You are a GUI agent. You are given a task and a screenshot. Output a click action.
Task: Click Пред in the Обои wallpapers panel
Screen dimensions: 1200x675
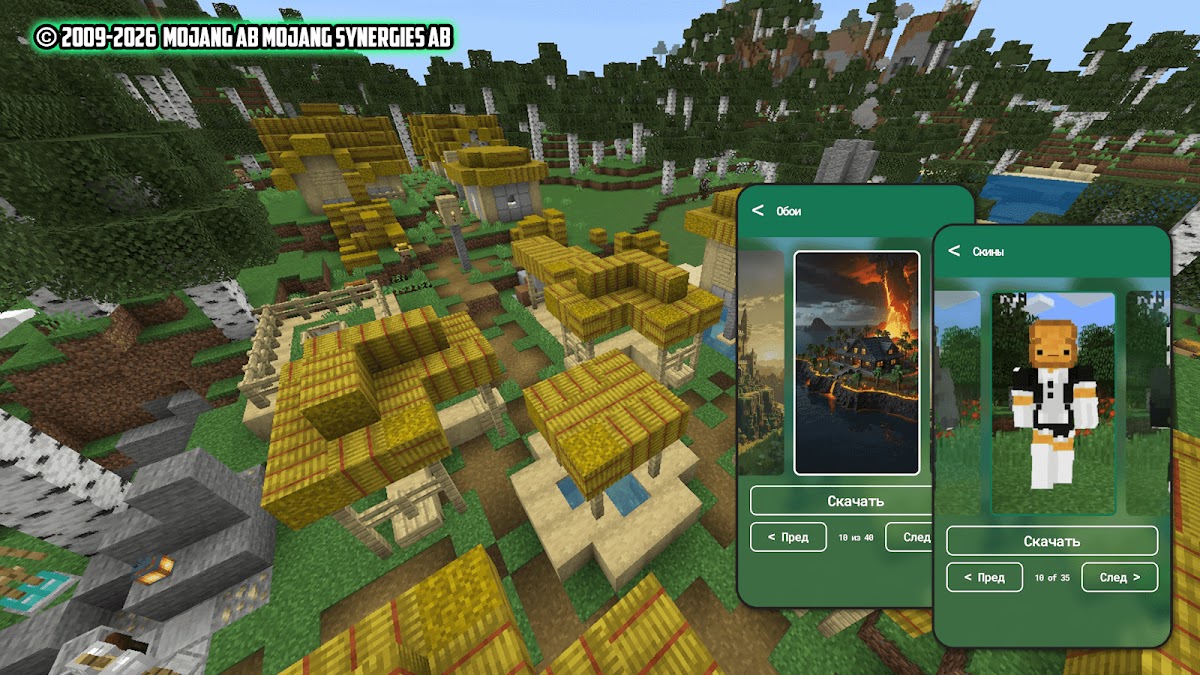tap(788, 537)
